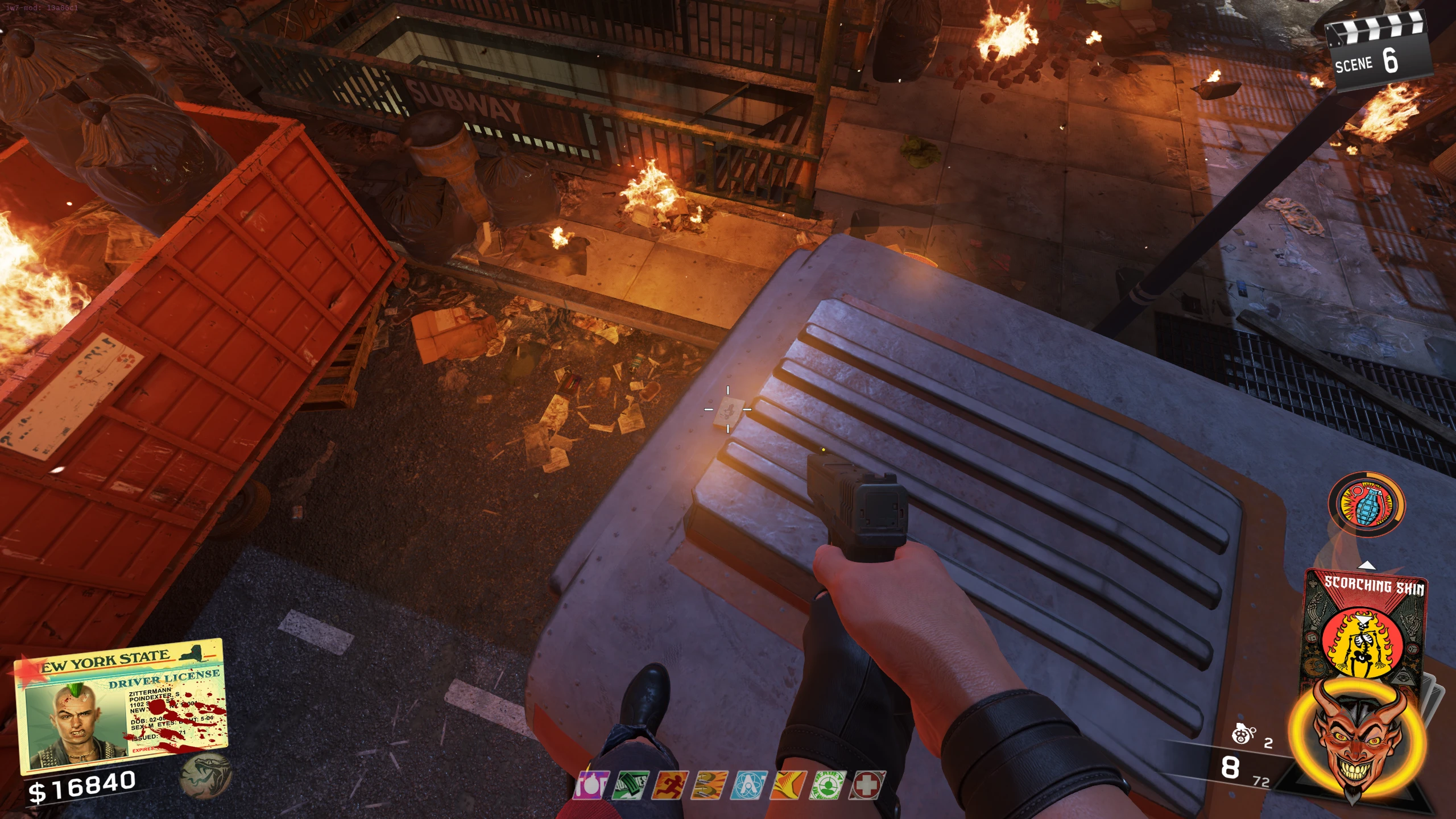This screenshot has height=819, width=1456.
Task: Select the Slappy Taffy fists perk icon
Action: click(x=709, y=785)
